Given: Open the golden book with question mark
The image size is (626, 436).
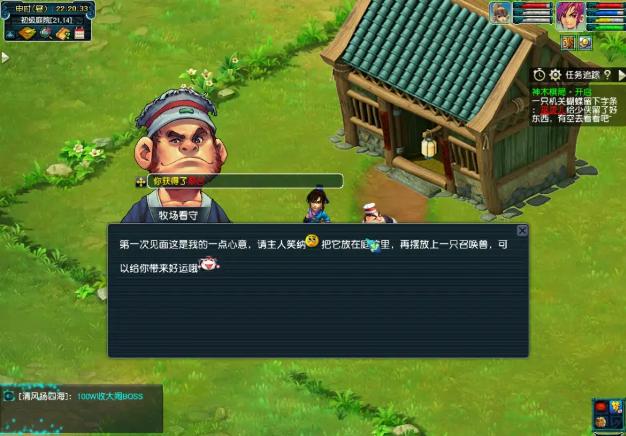Looking at the screenshot, I should [x=61, y=34].
